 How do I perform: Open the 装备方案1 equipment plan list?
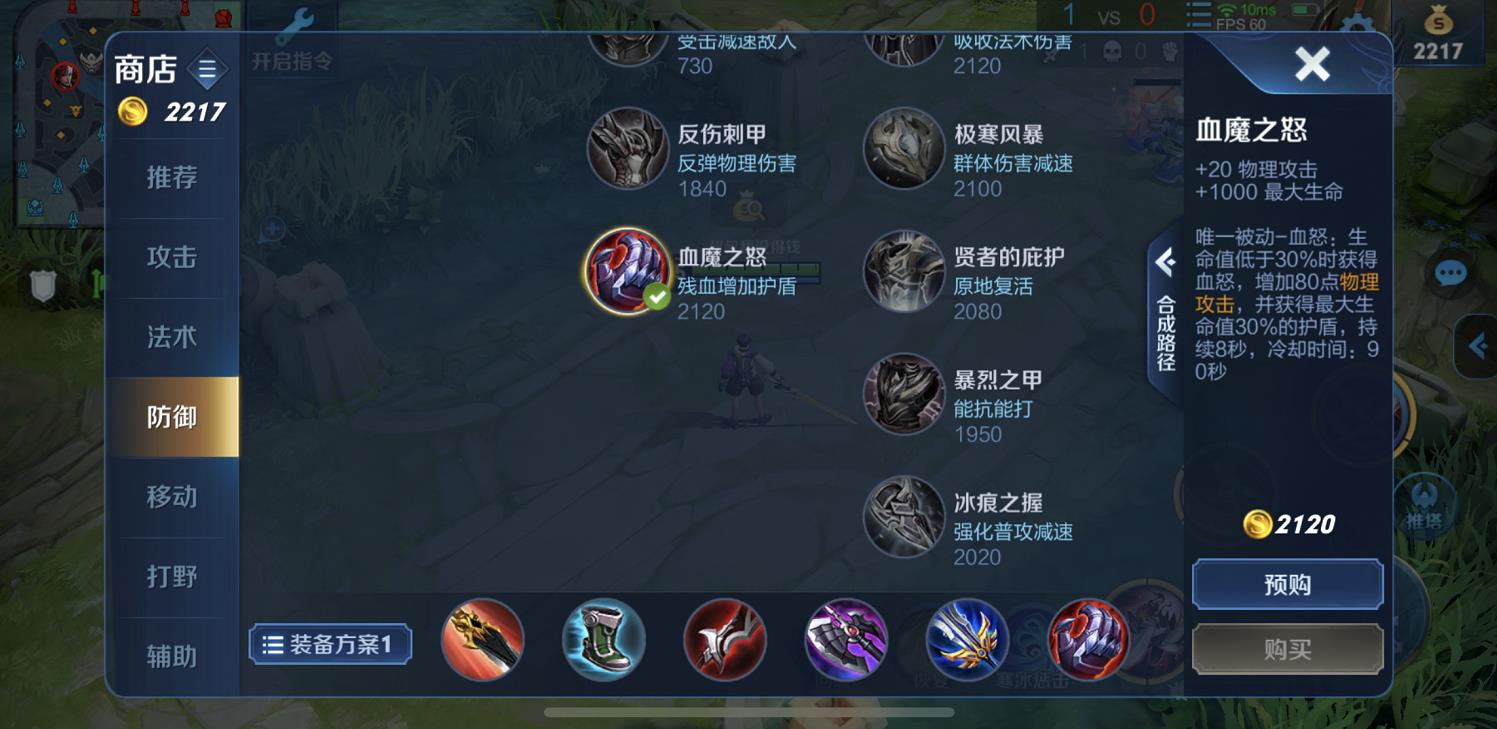pos(330,645)
